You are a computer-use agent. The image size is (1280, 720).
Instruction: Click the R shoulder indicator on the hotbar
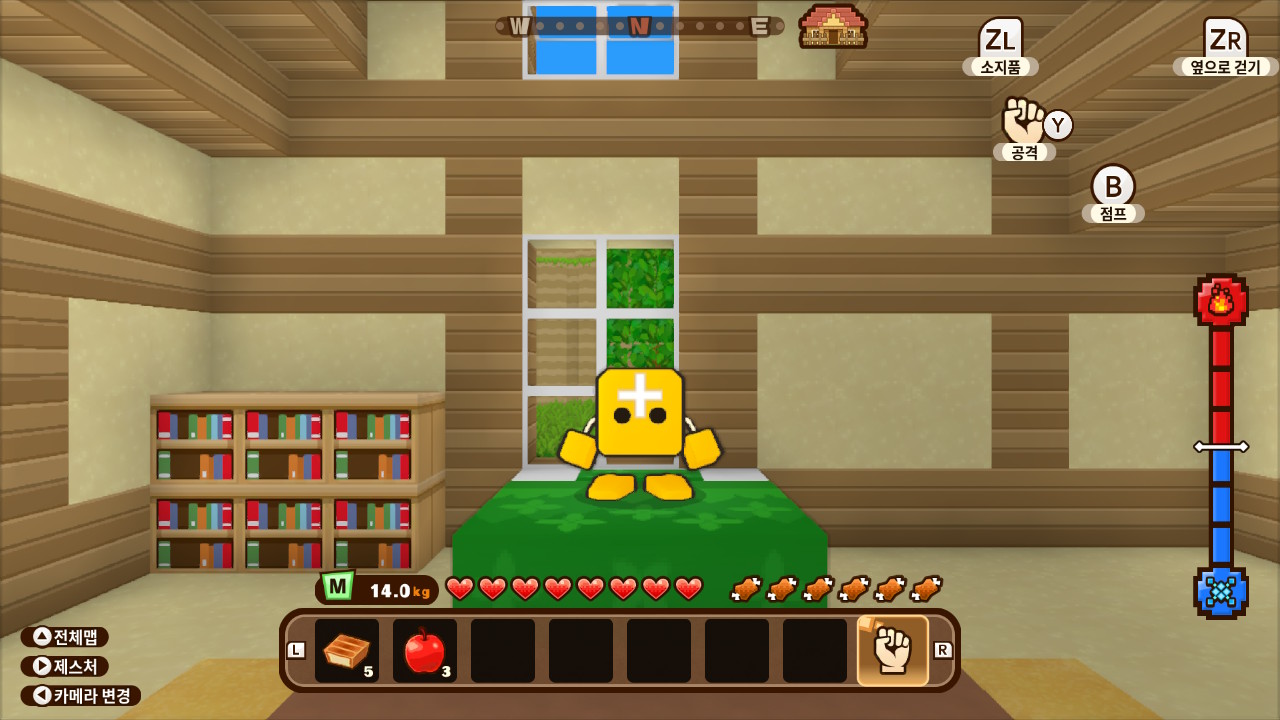pos(941,648)
